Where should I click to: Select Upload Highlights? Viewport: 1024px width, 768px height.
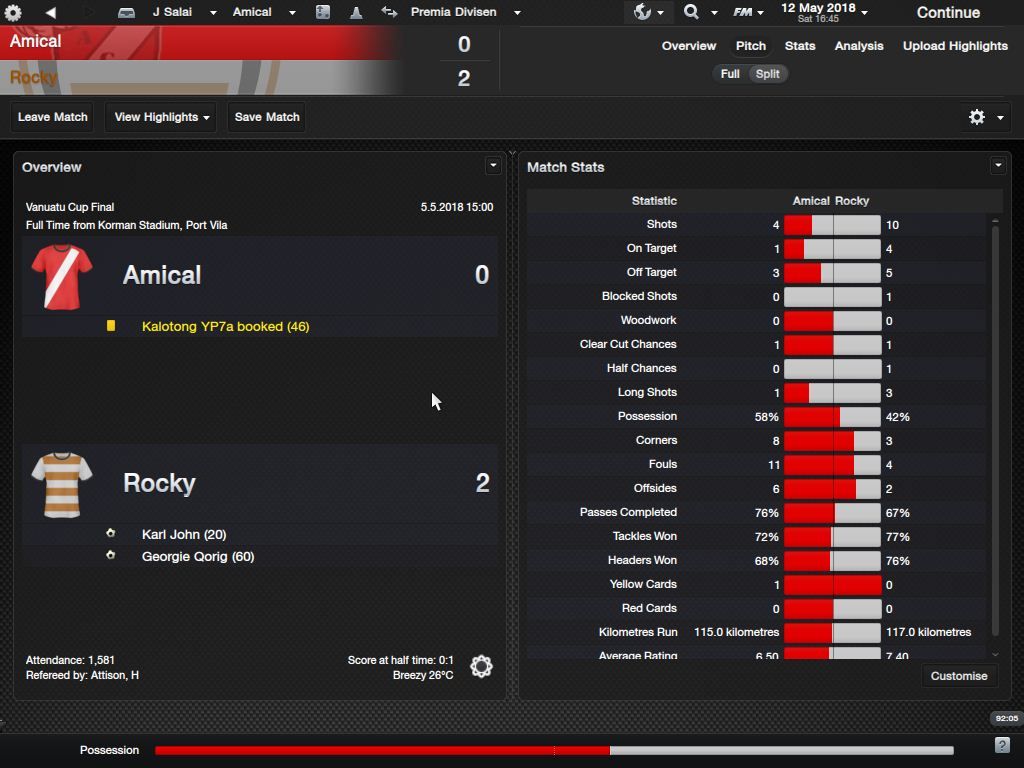click(955, 46)
